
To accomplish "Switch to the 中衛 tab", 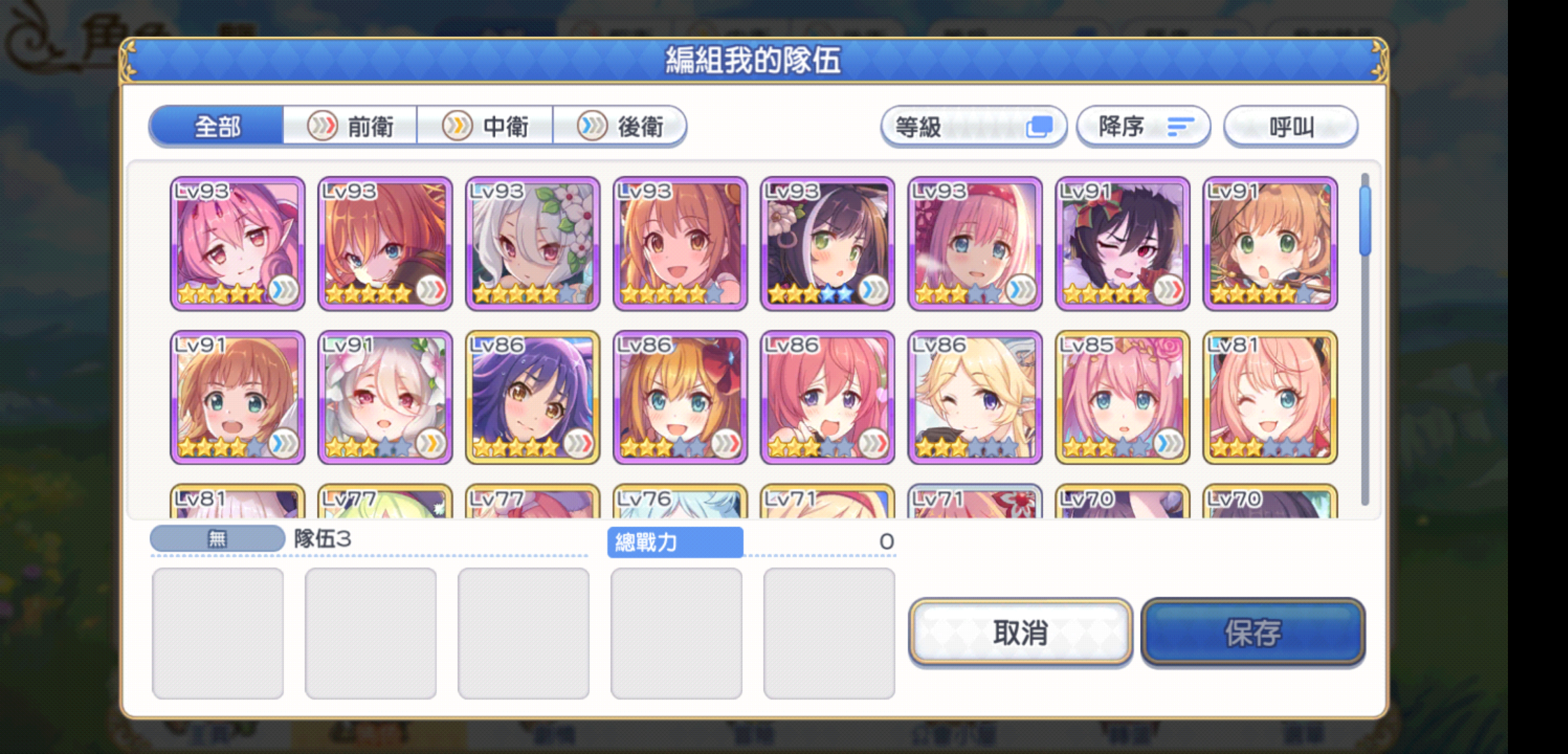I will pyautogui.click(x=487, y=126).
